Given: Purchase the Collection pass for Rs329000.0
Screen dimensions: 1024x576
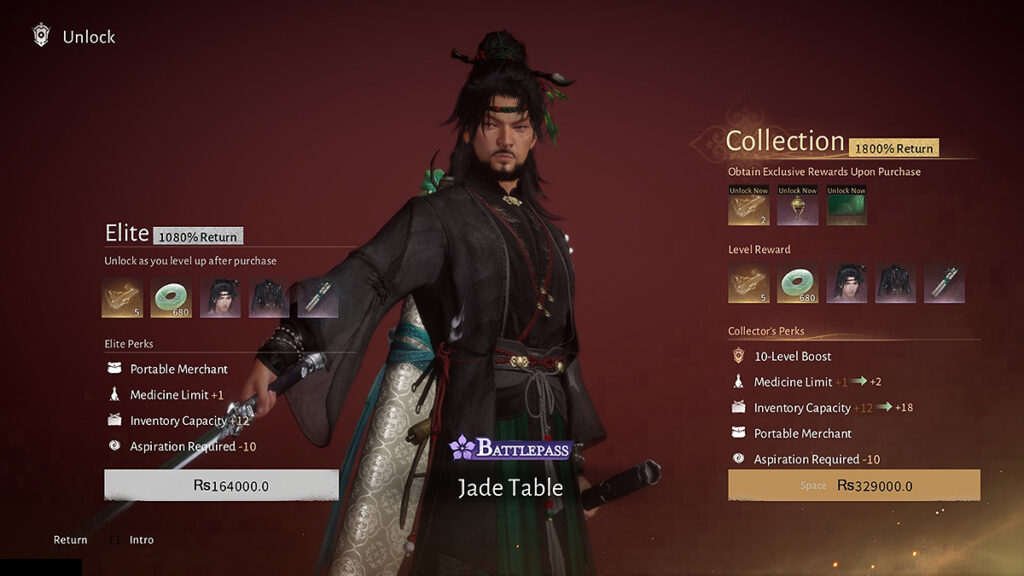Looking at the screenshot, I should click(853, 485).
